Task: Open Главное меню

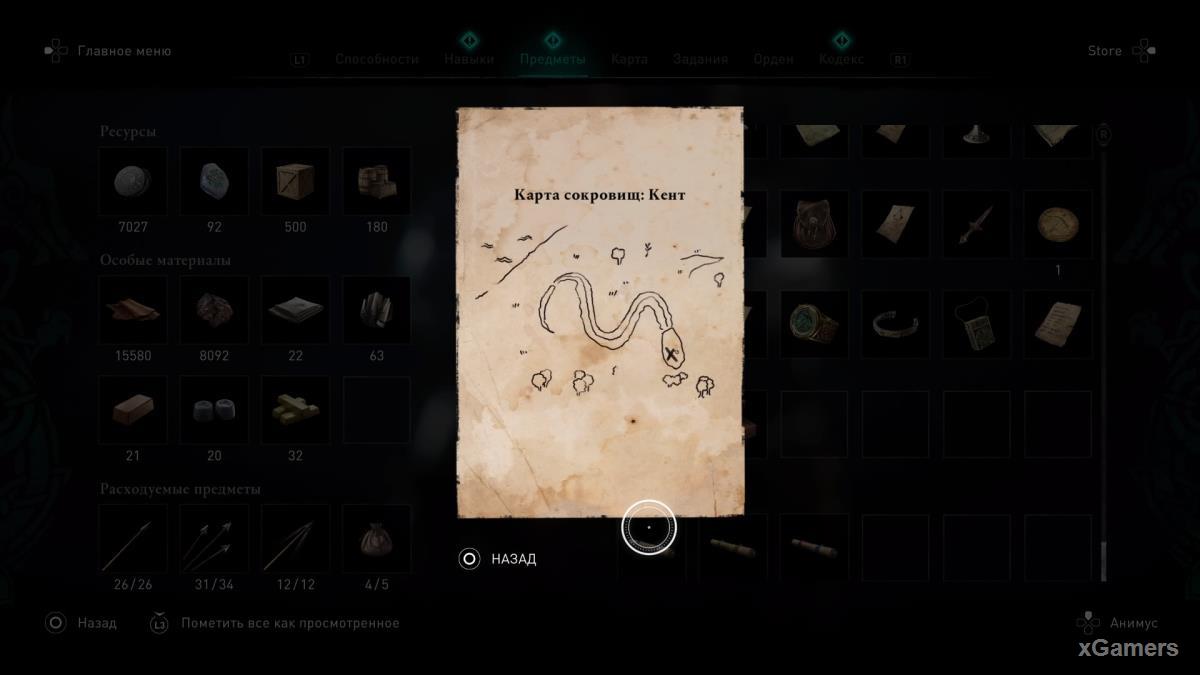Action: click(x=124, y=51)
